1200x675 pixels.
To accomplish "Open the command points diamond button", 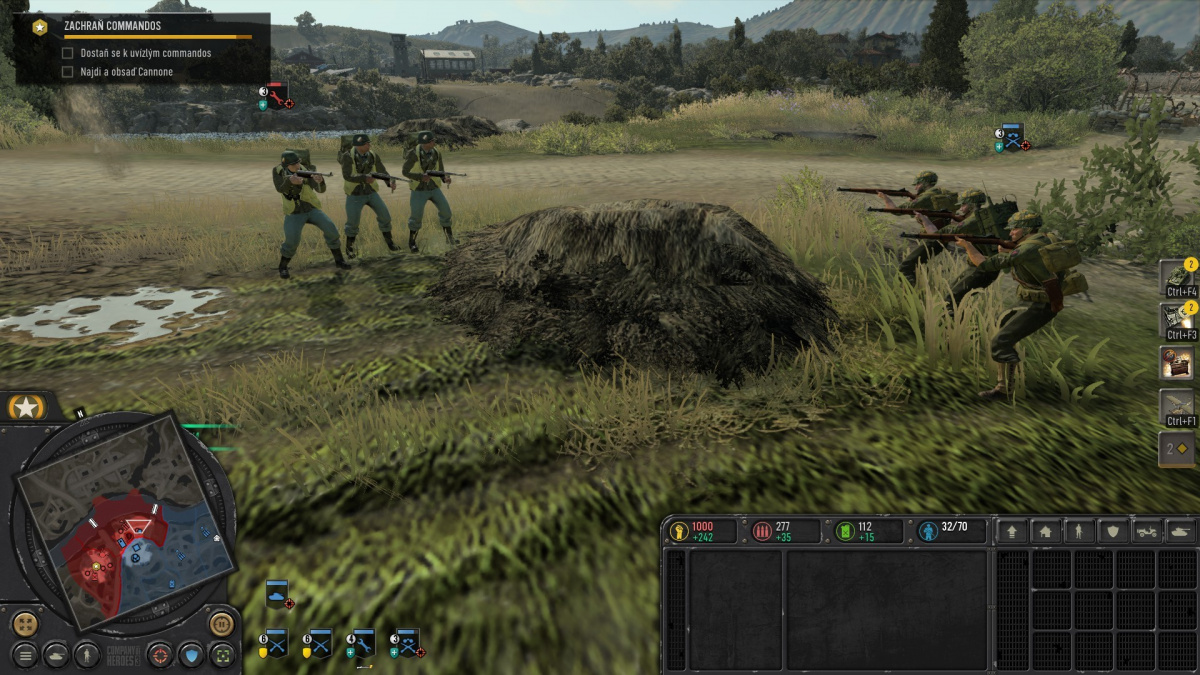I will point(1177,449).
